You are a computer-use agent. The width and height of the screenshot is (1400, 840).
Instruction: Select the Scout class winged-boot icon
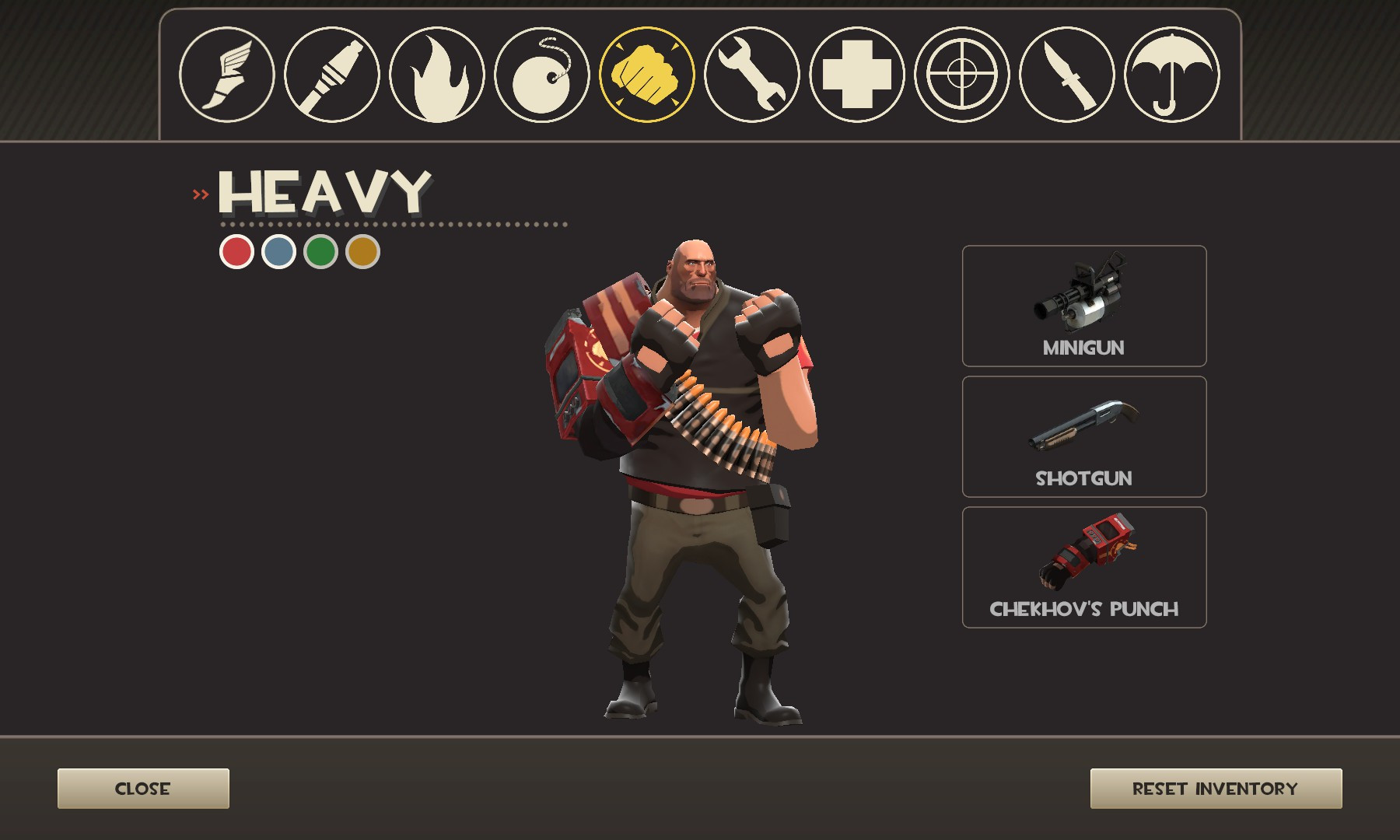tap(228, 74)
